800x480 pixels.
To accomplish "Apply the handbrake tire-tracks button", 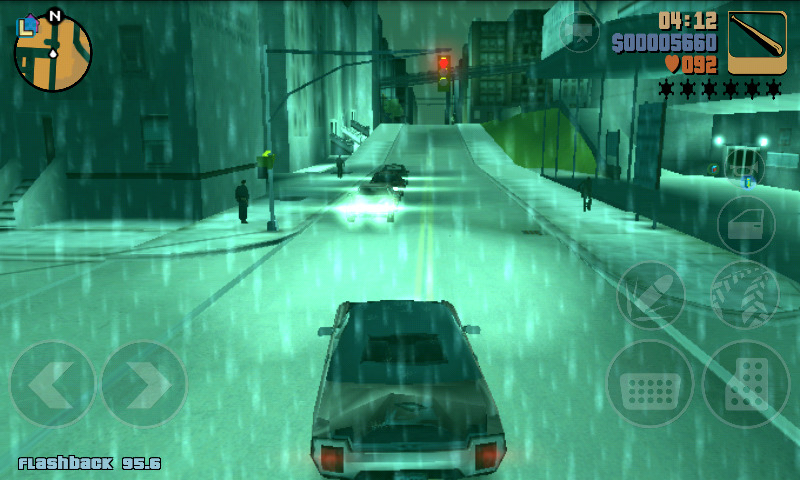I will [745, 295].
